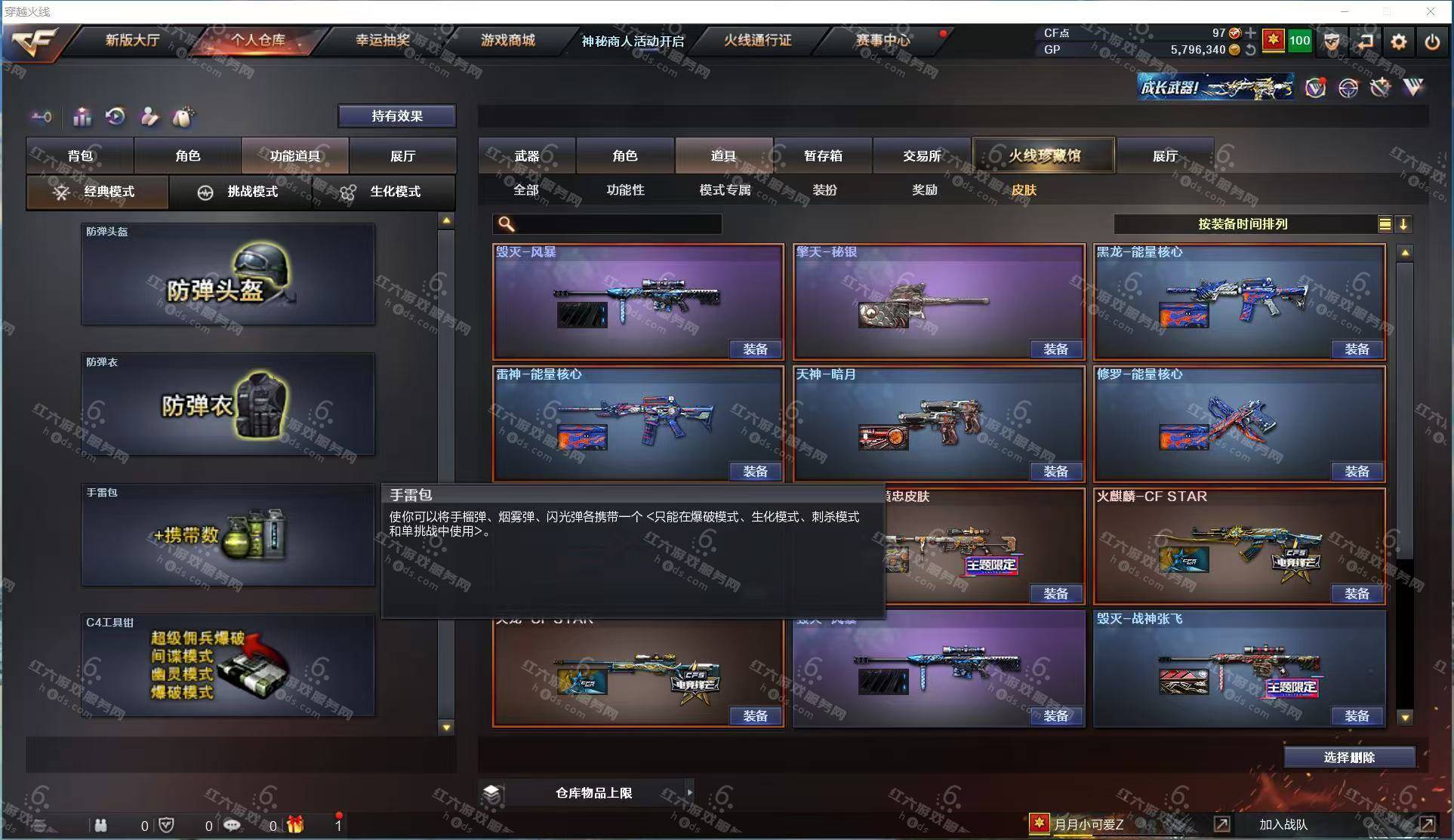The height and width of the screenshot is (840, 1454).
Task: Click the history/restore icon in the inventory toolbar
Action: tap(115, 117)
